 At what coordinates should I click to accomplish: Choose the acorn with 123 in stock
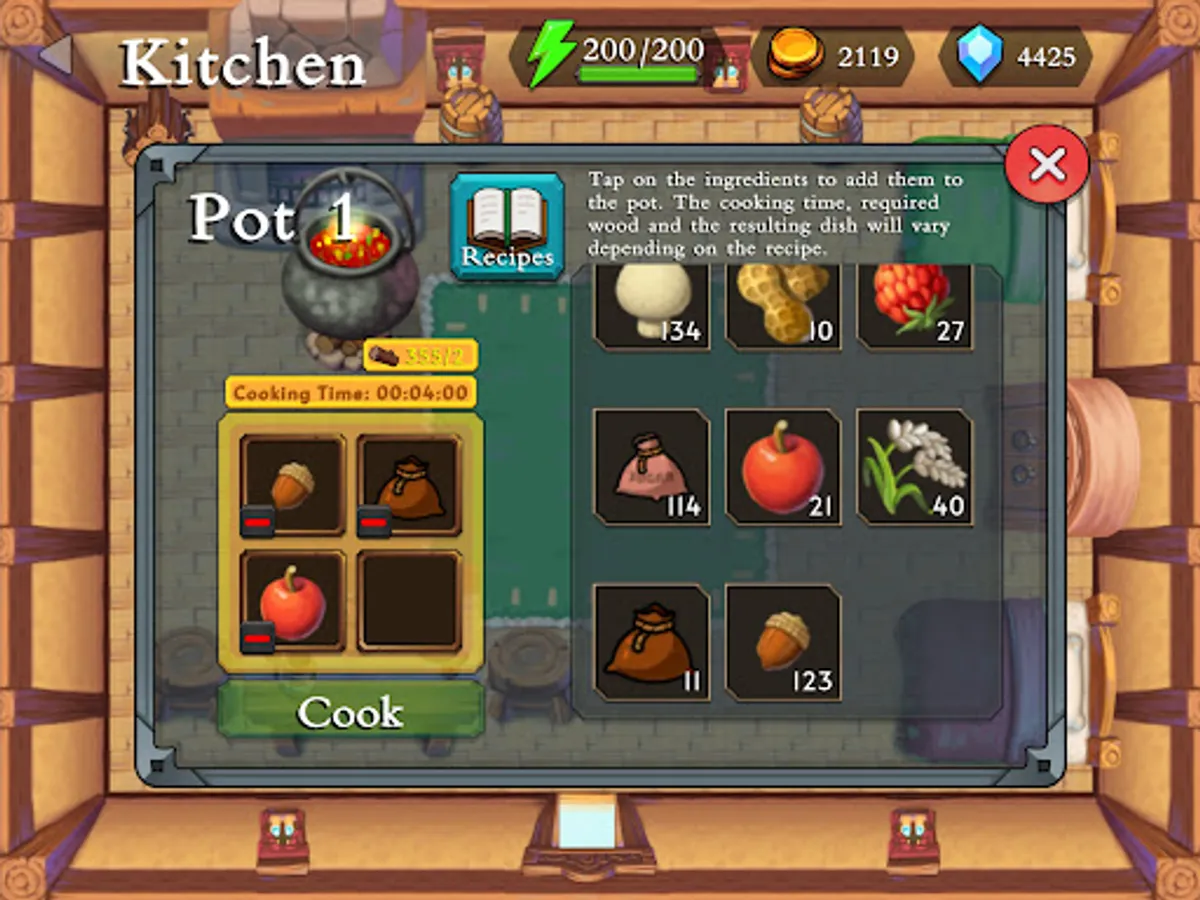pos(783,641)
